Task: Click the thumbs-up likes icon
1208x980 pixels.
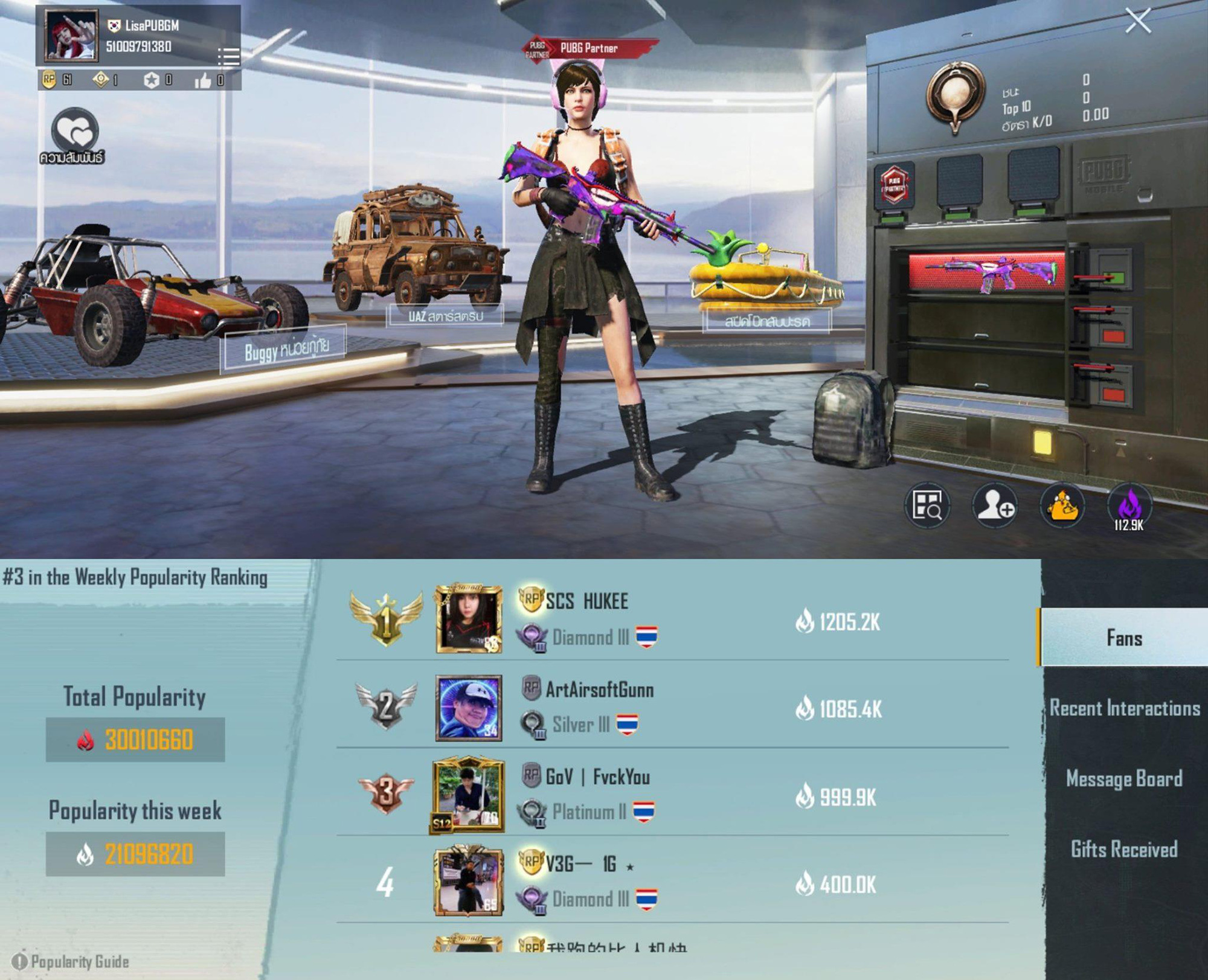Action: point(203,80)
